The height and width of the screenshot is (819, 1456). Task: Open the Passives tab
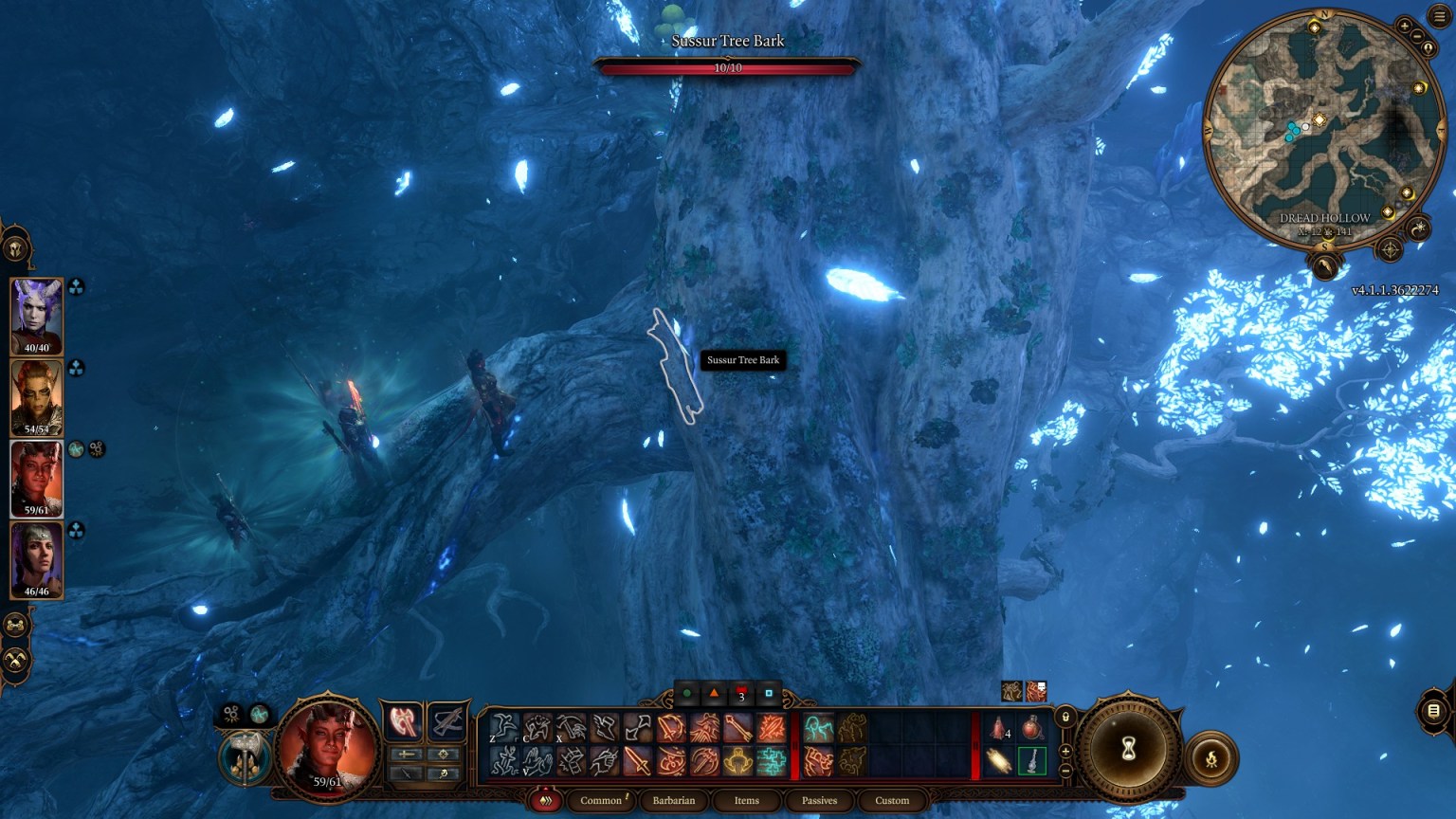click(819, 800)
